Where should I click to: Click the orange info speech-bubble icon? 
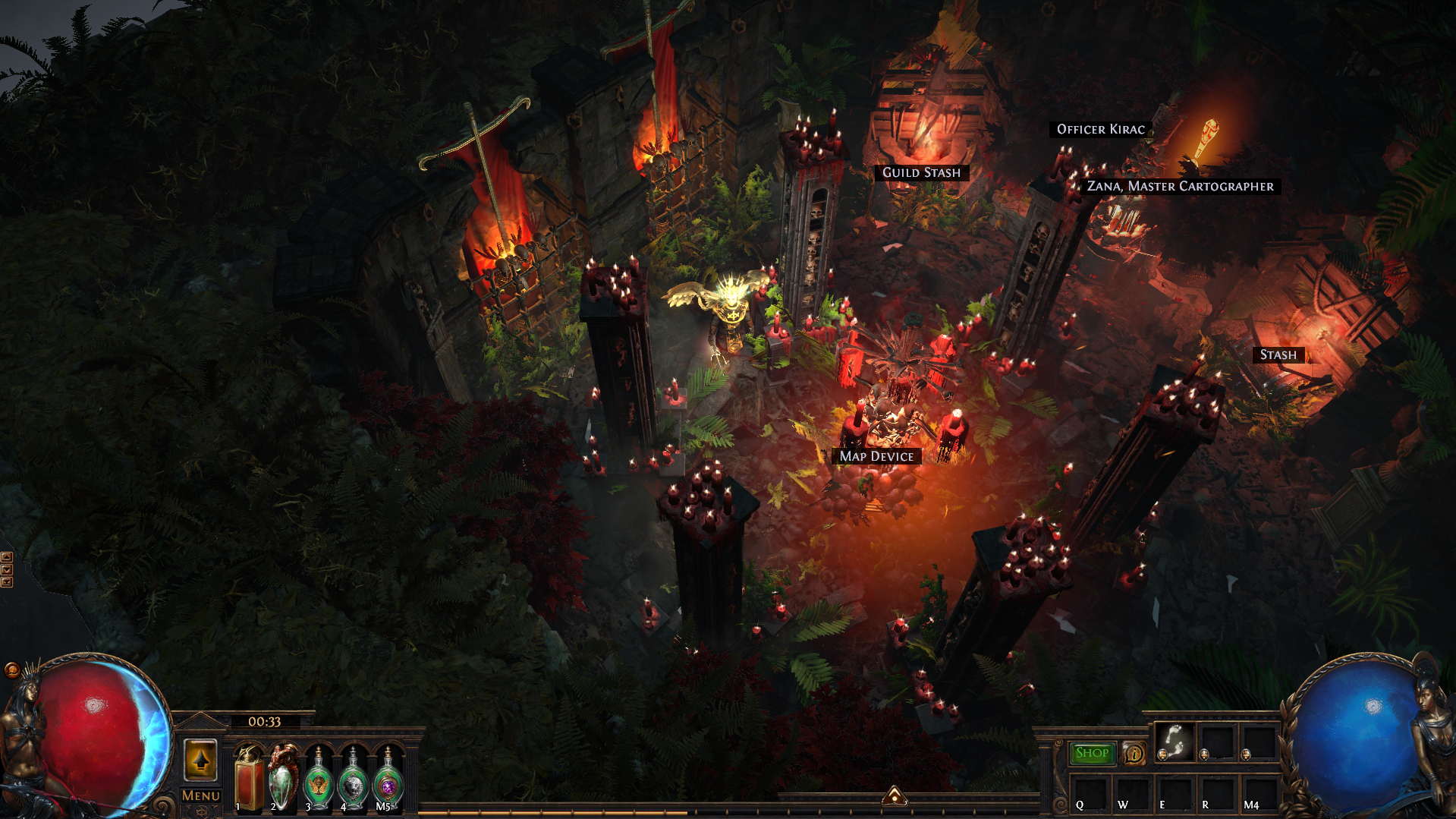coord(1134,754)
